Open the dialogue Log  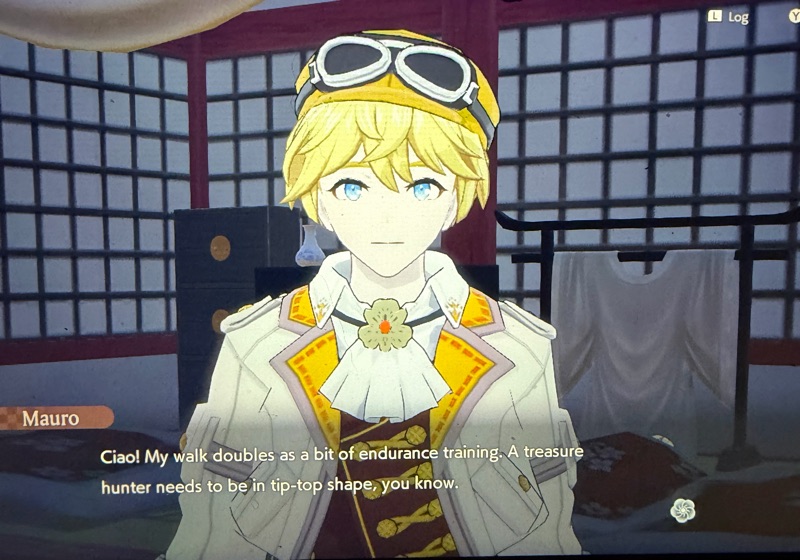729,16
